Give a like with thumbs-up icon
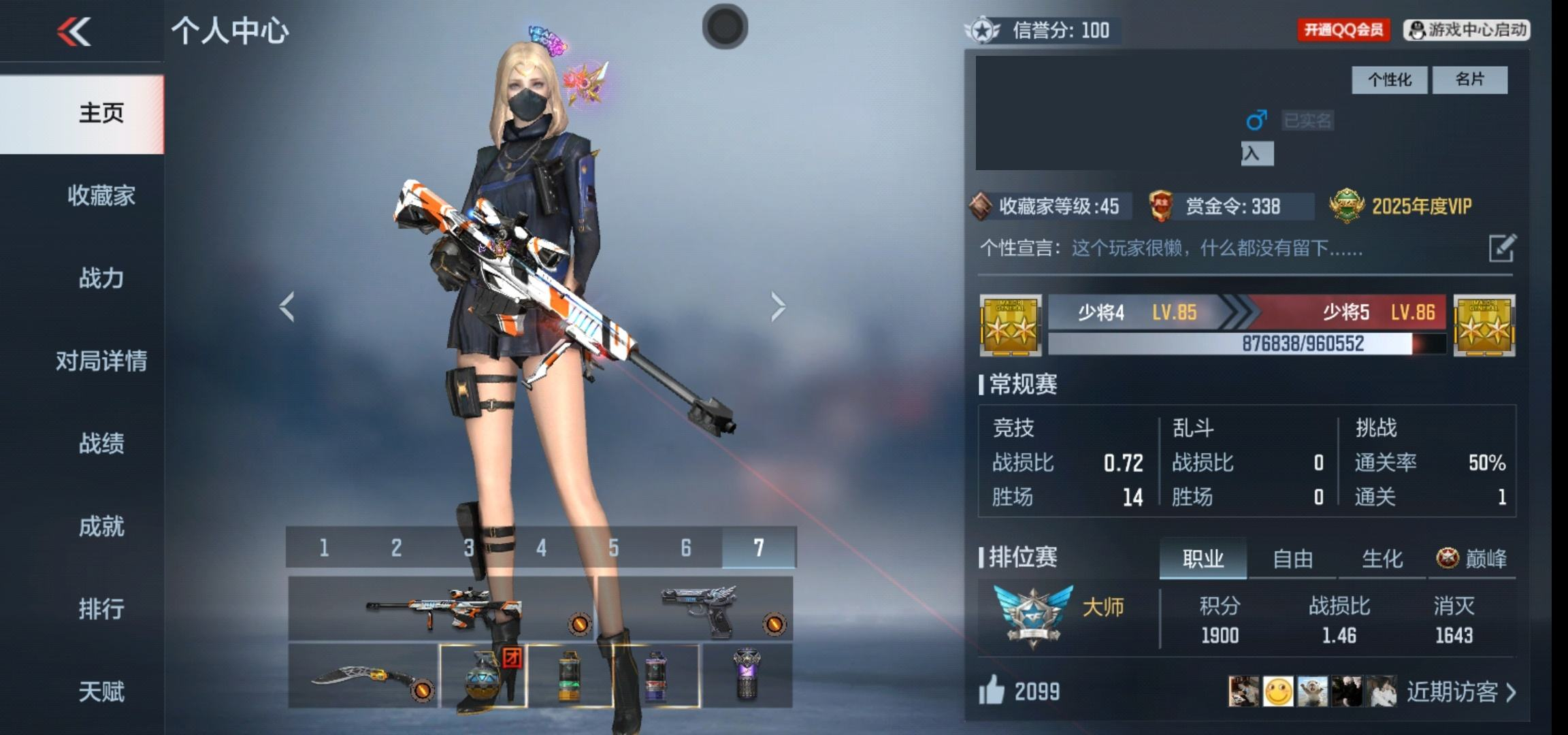 click(992, 691)
